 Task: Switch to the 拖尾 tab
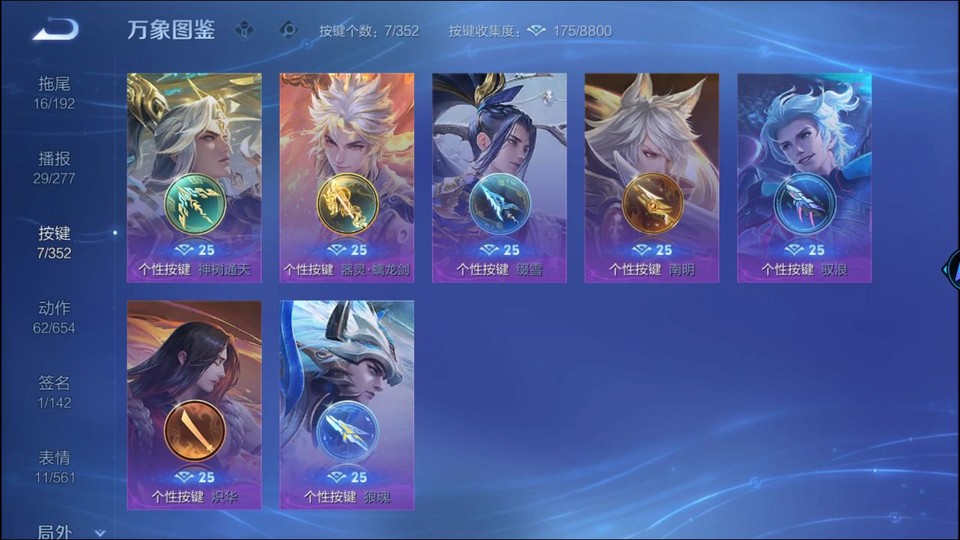(55, 93)
